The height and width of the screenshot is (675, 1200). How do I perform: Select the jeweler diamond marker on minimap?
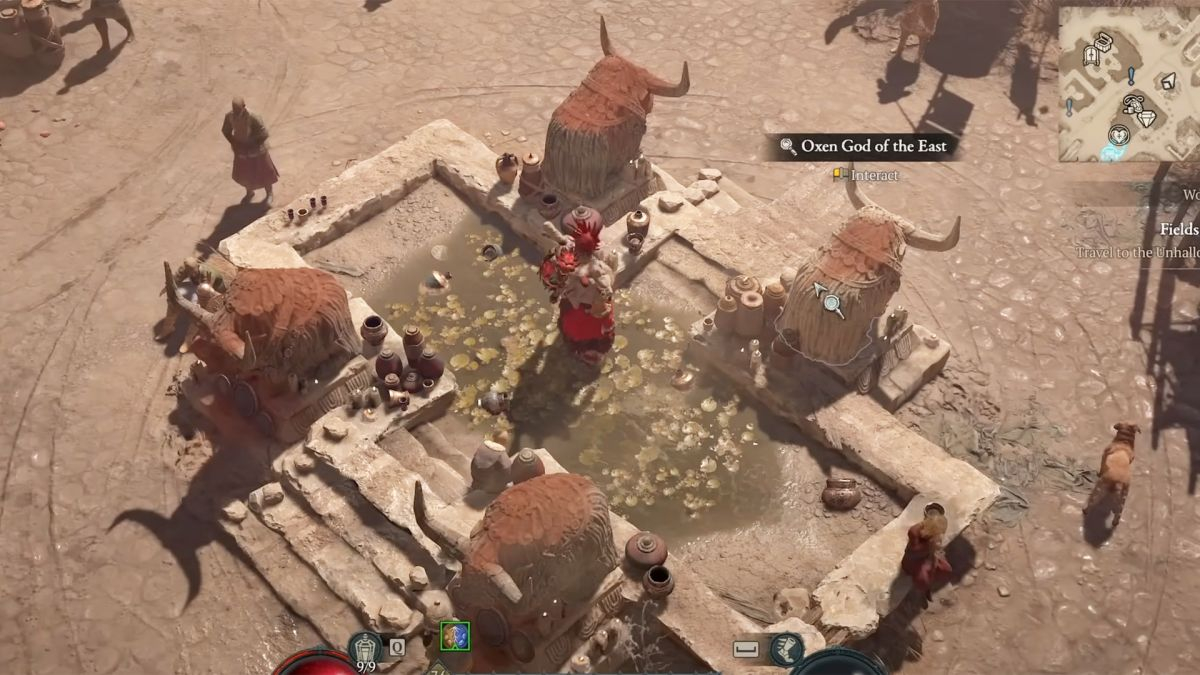(x=1146, y=118)
